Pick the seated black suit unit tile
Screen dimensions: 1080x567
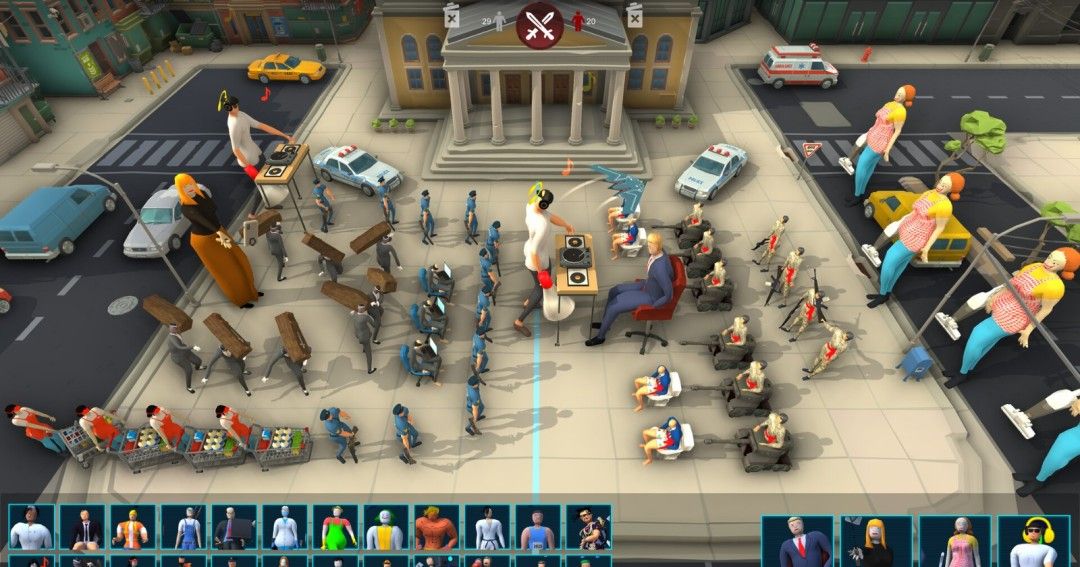(x=82, y=528)
